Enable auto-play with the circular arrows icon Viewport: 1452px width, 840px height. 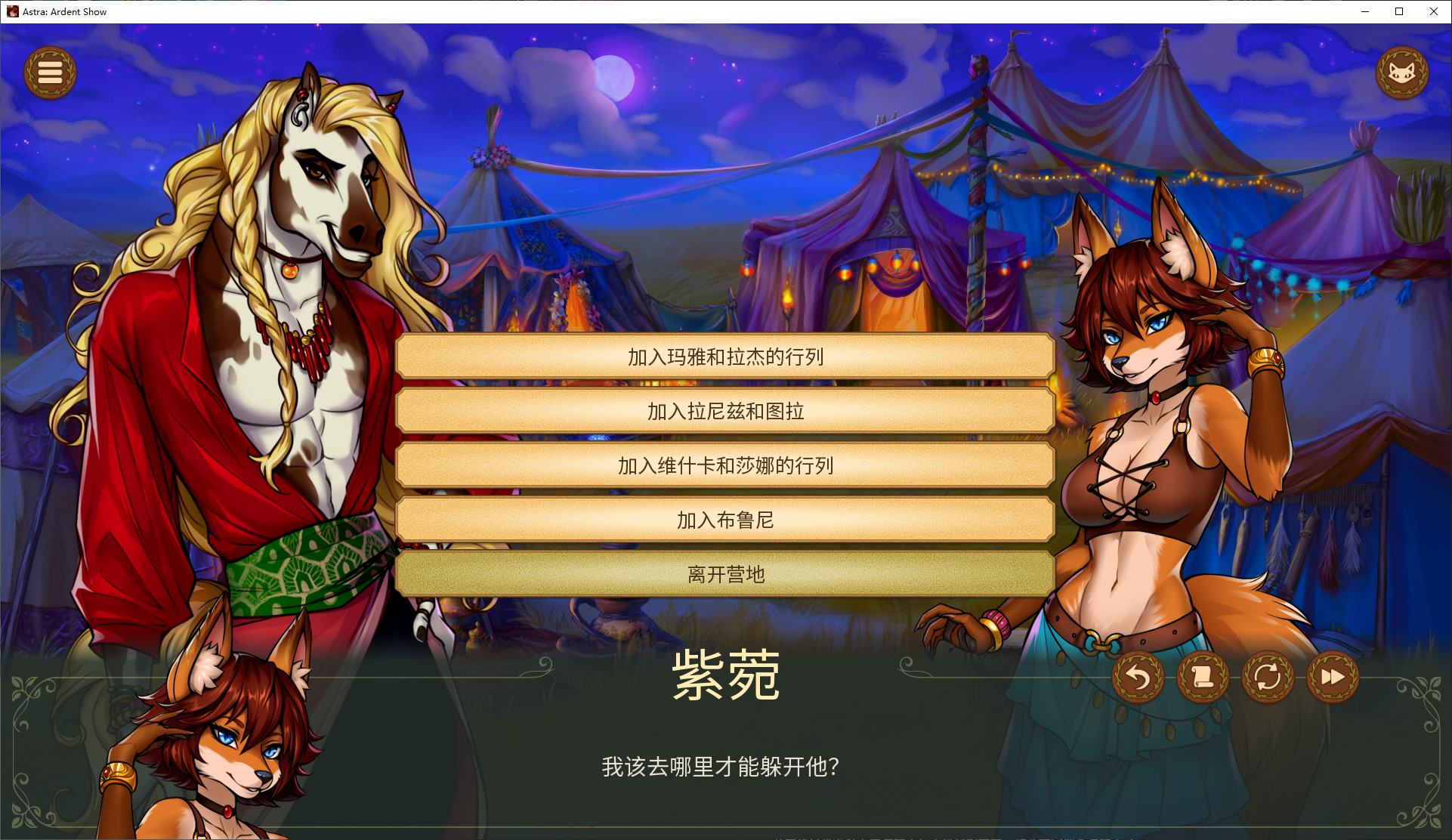(1268, 678)
